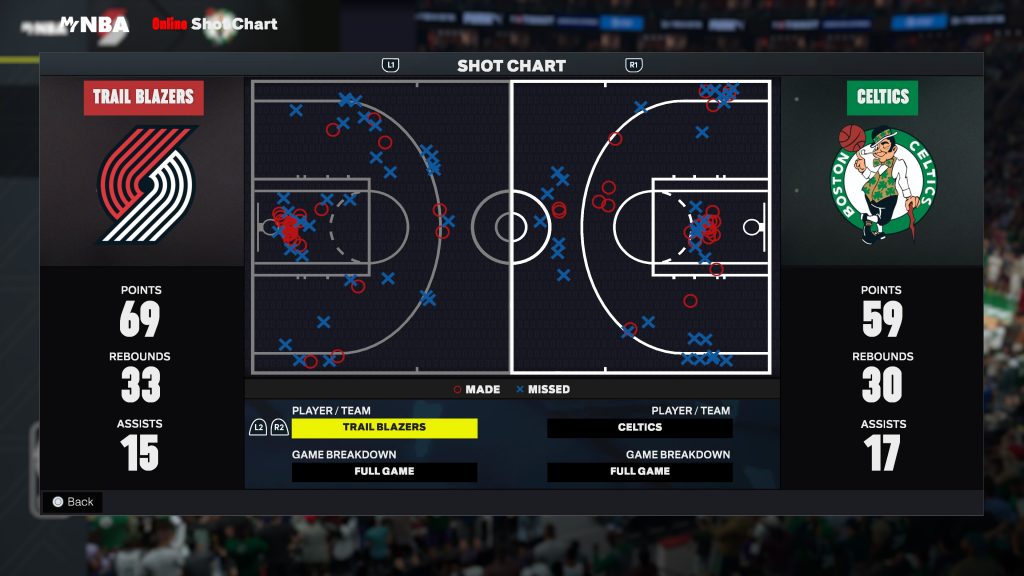The height and width of the screenshot is (576, 1024).
Task: Change the right Full Game breakdown selector
Action: (639, 471)
